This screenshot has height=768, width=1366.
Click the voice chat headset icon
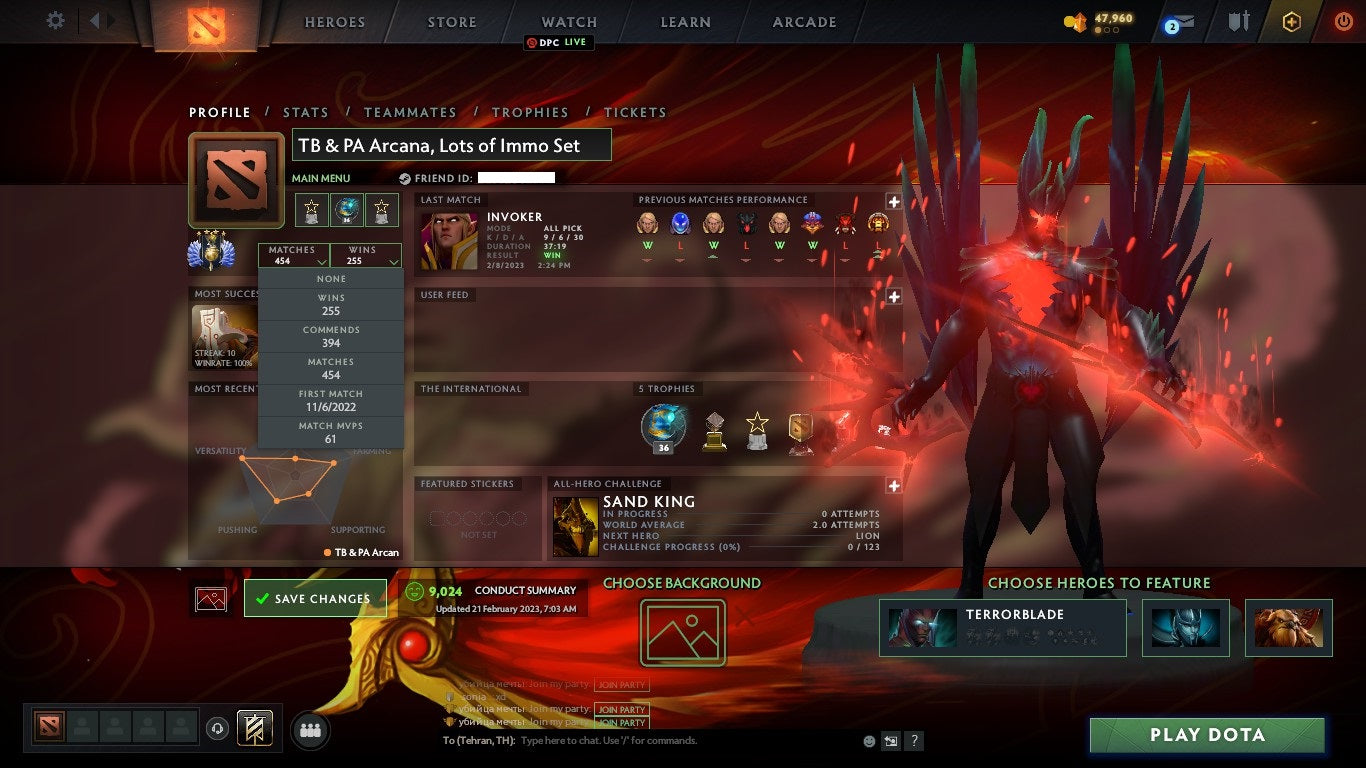[217, 729]
